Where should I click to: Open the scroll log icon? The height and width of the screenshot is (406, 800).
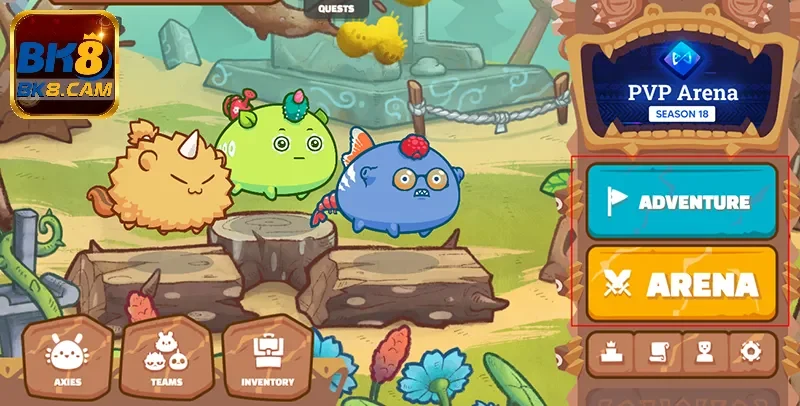(657, 351)
